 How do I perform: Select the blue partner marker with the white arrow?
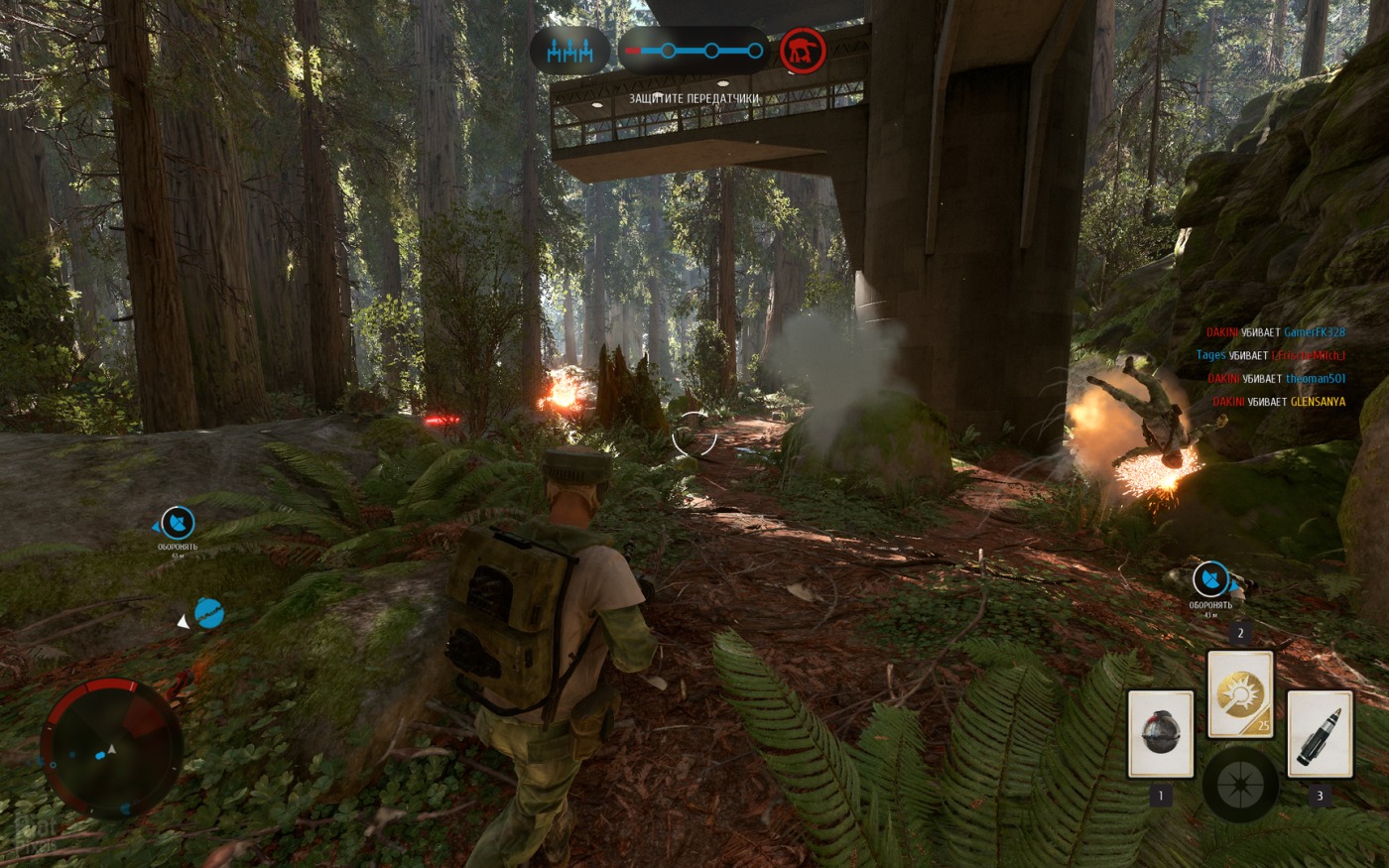point(207,614)
